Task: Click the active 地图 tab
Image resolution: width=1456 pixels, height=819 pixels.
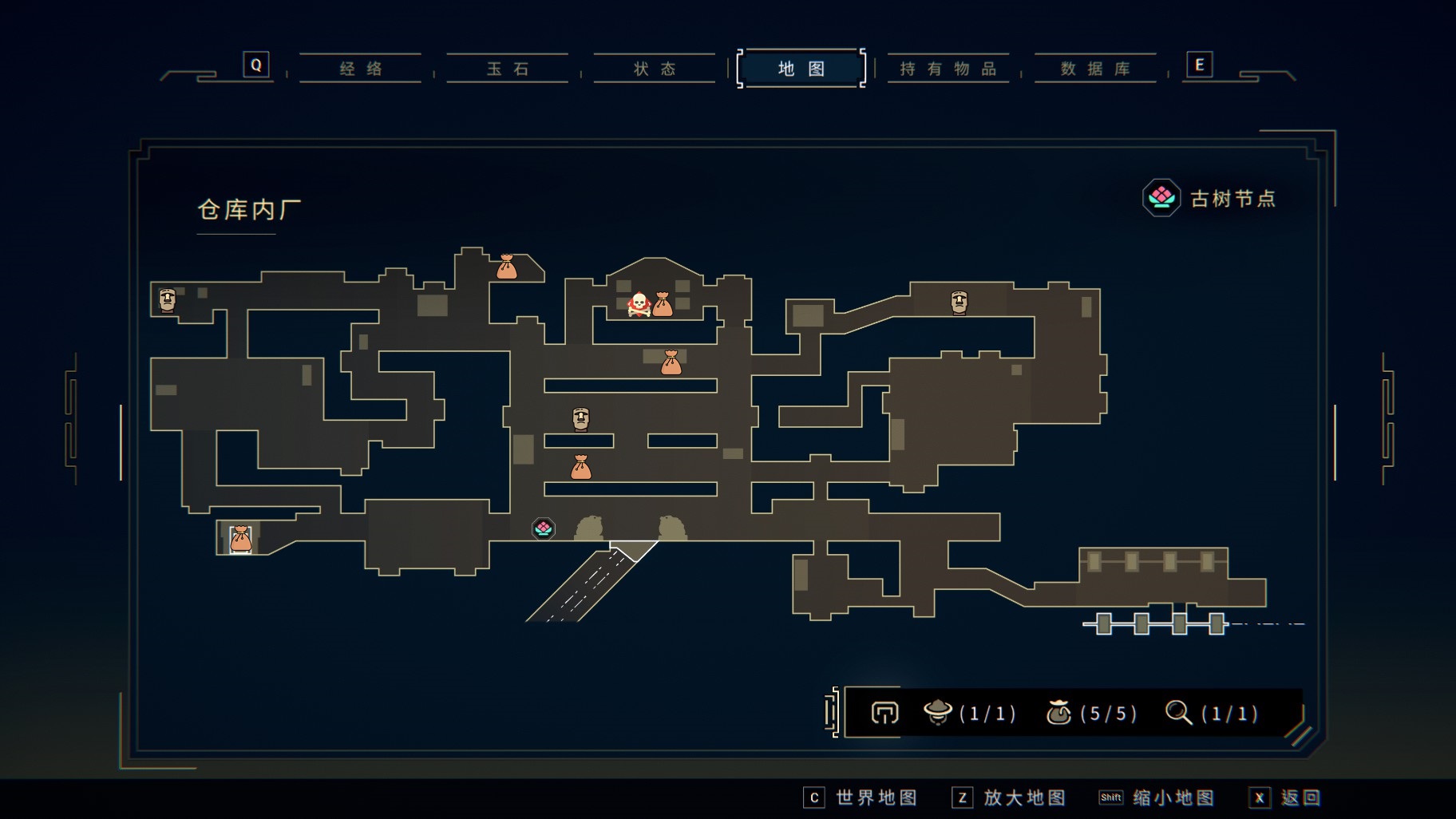Action: click(x=801, y=69)
